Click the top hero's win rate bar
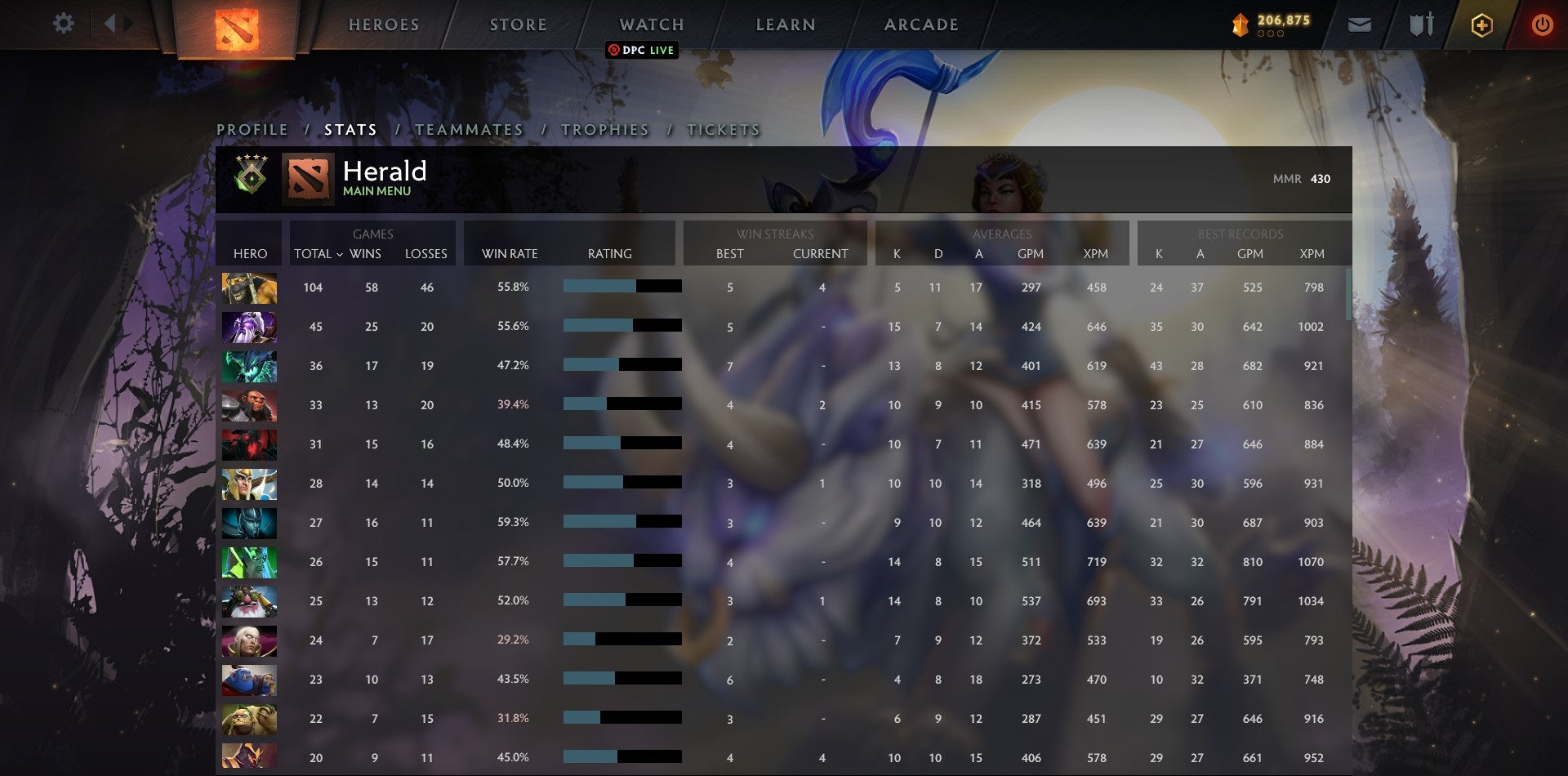 pos(621,287)
